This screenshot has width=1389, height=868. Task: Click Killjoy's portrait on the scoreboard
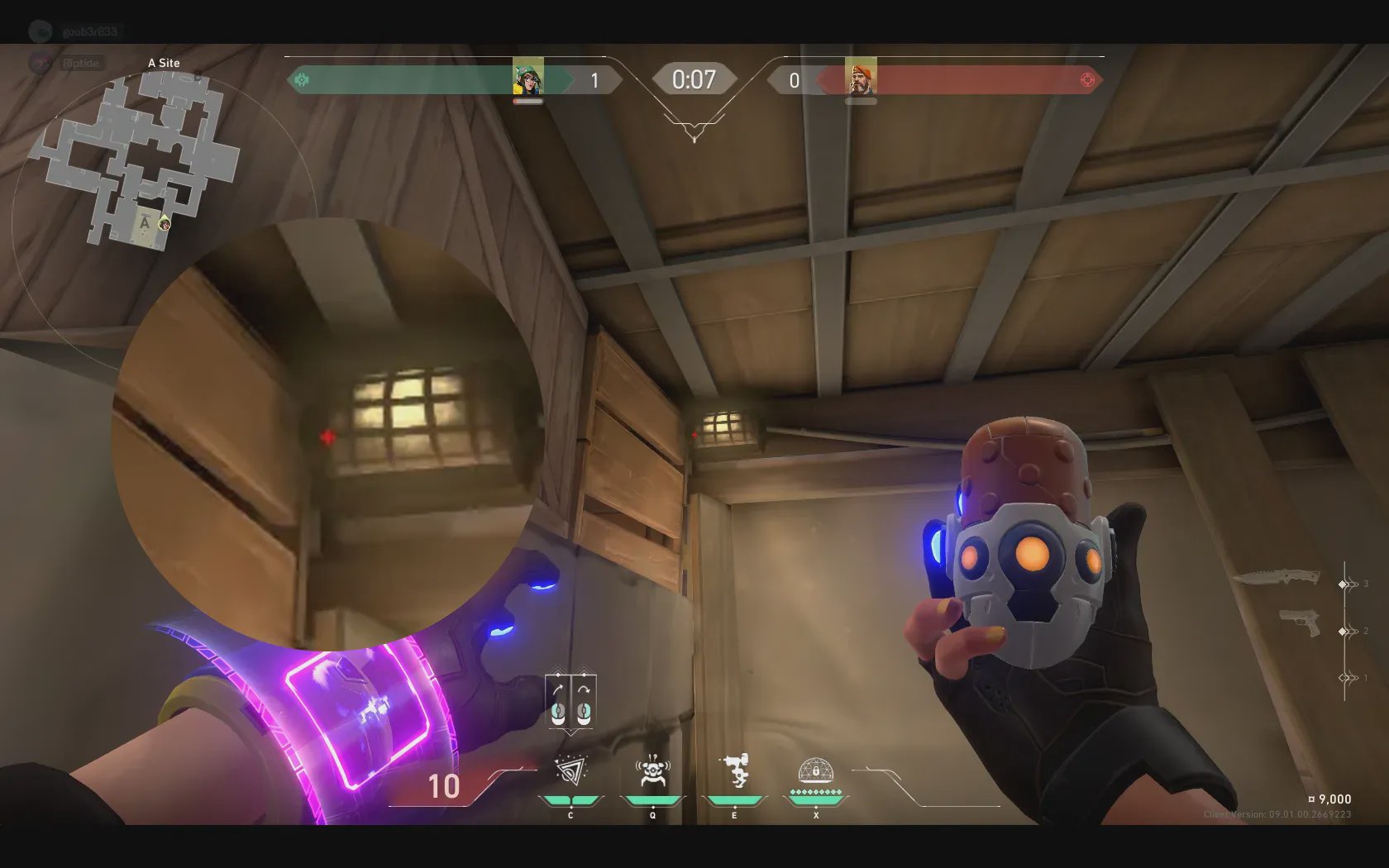pos(527,79)
